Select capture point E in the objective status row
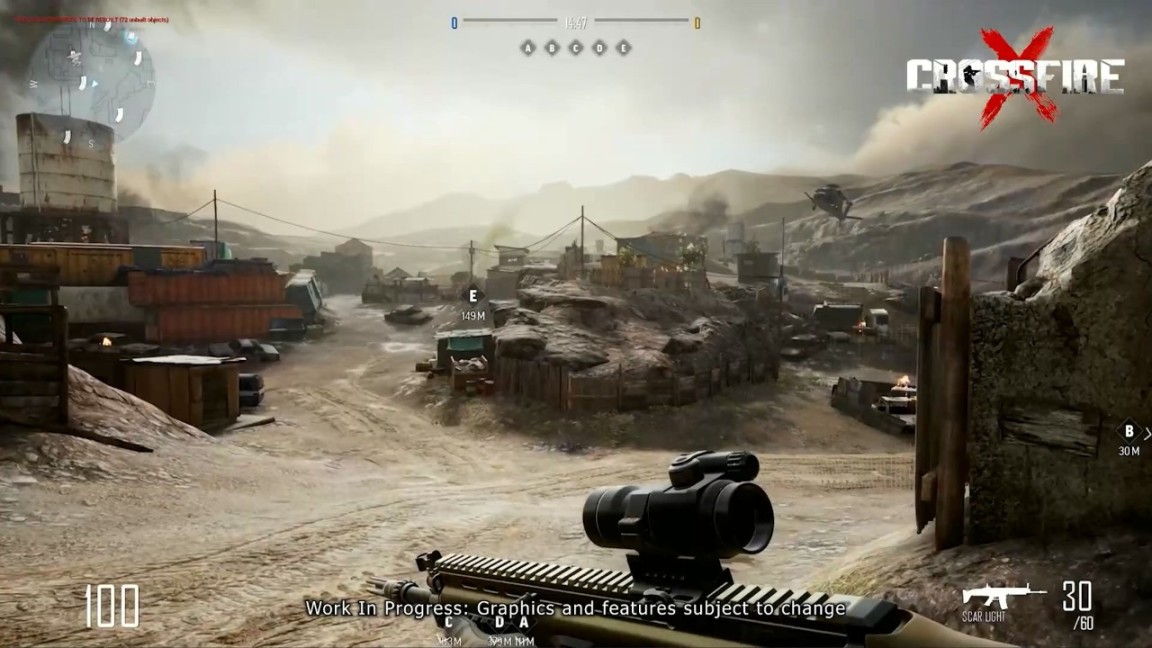Viewport: 1152px width, 648px height. [x=623, y=48]
